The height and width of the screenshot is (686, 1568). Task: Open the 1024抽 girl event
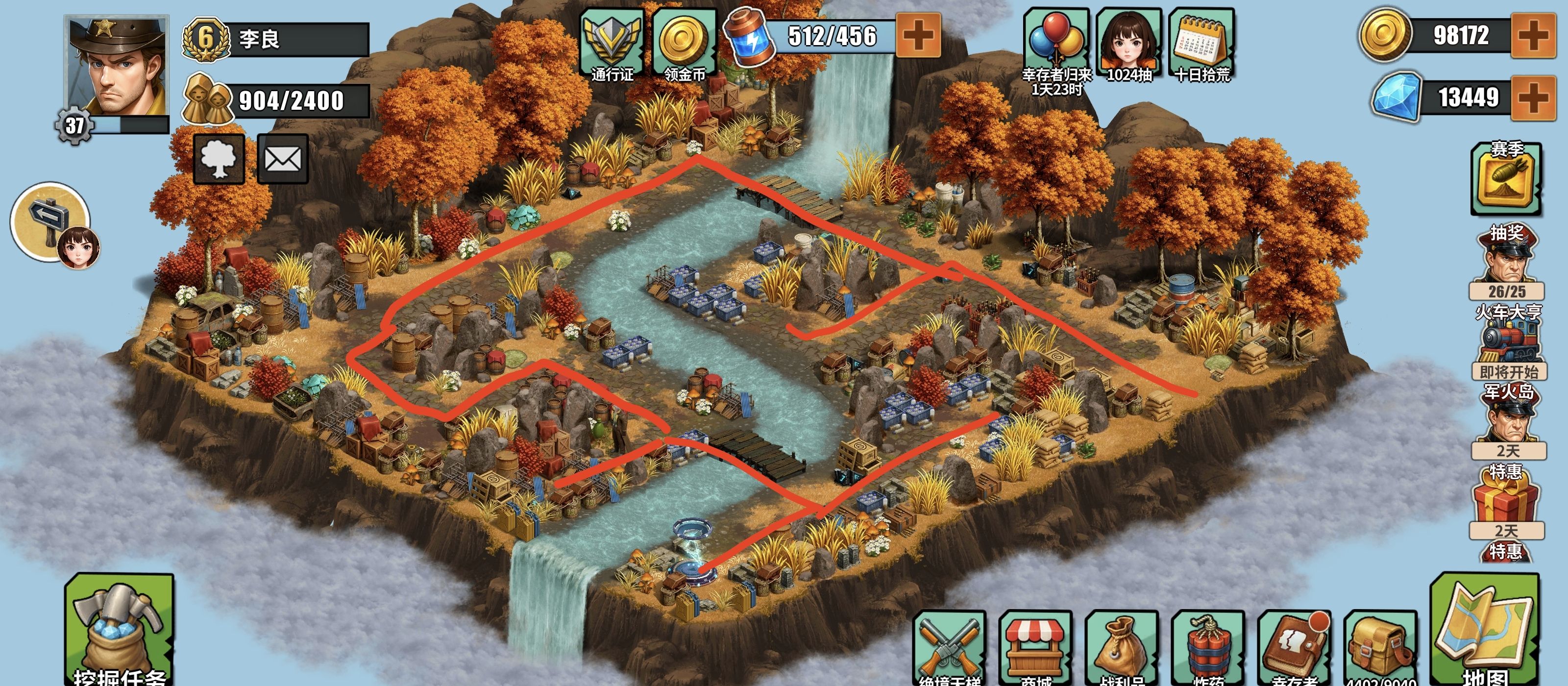1128,44
